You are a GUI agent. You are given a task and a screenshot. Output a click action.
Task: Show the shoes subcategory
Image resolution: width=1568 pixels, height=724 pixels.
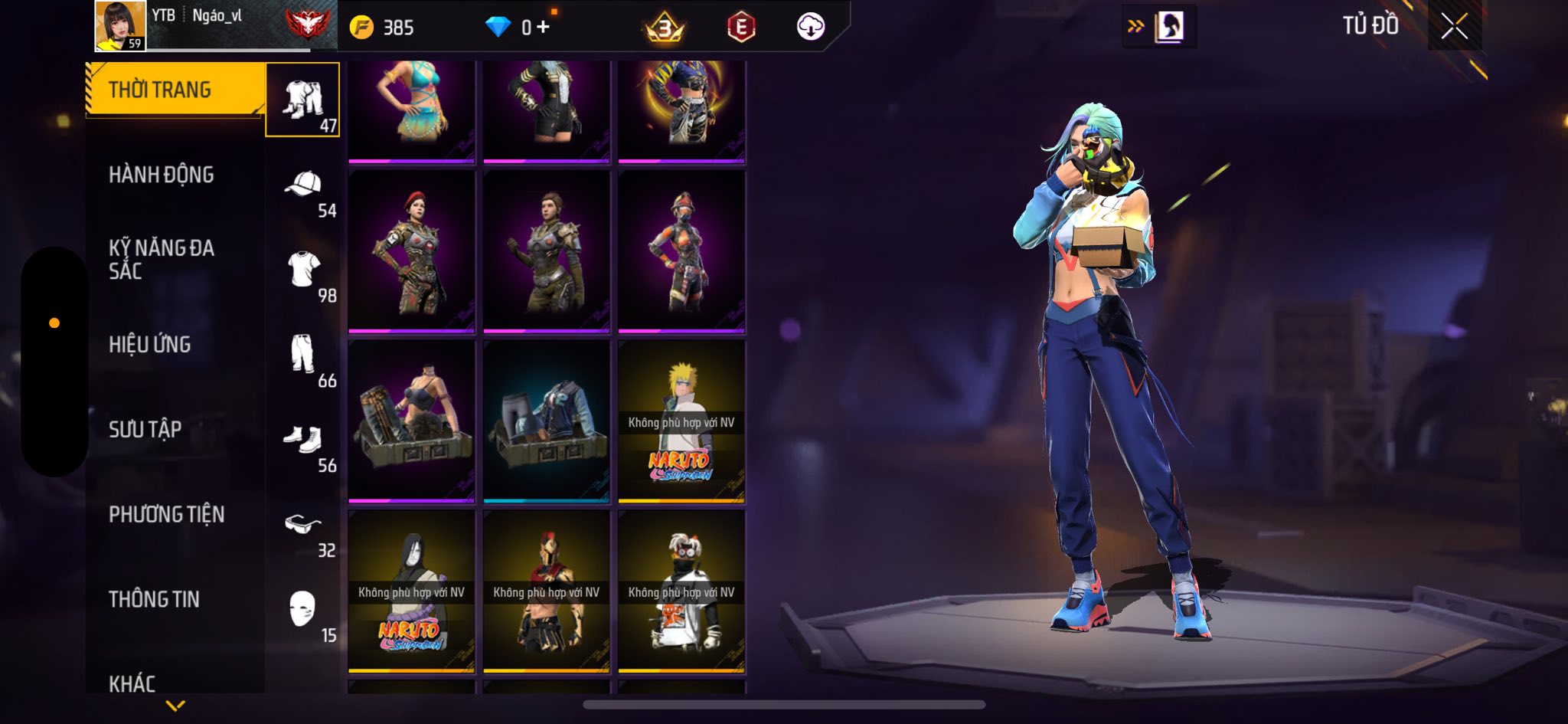[303, 441]
